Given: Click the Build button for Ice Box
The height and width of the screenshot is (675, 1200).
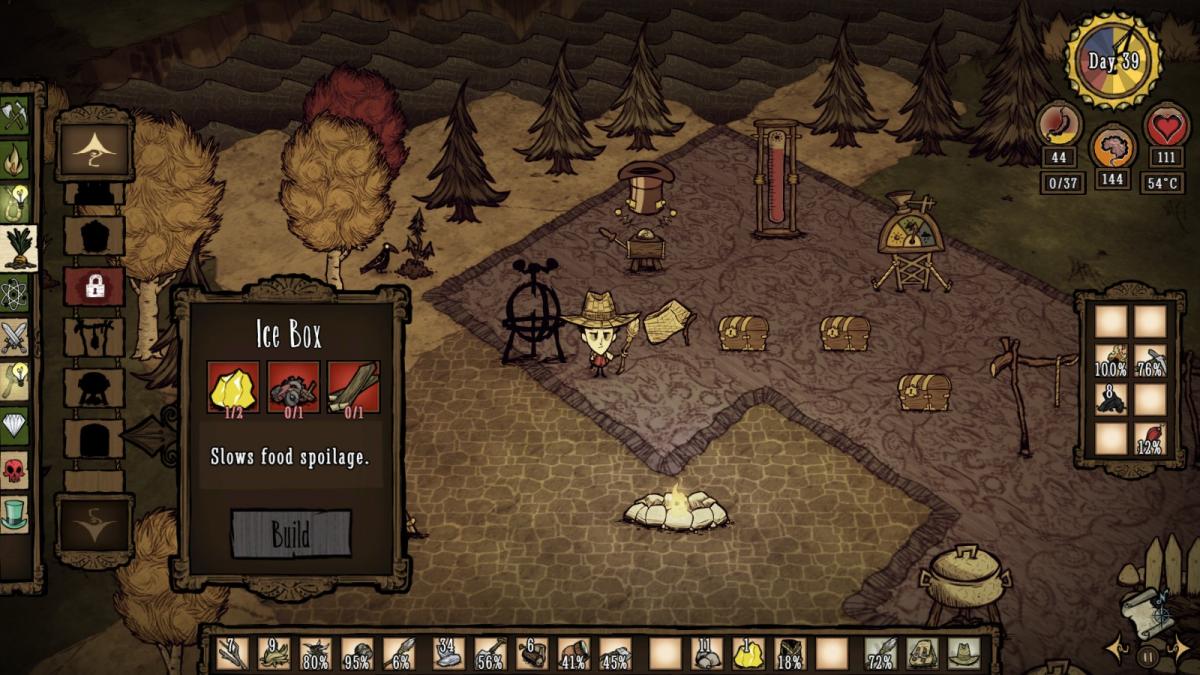Looking at the screenshot, I should [291, 534].
